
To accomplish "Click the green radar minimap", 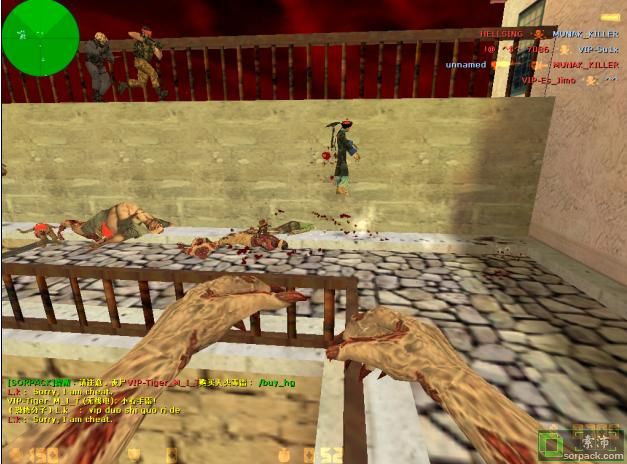I will click(40, 37).
